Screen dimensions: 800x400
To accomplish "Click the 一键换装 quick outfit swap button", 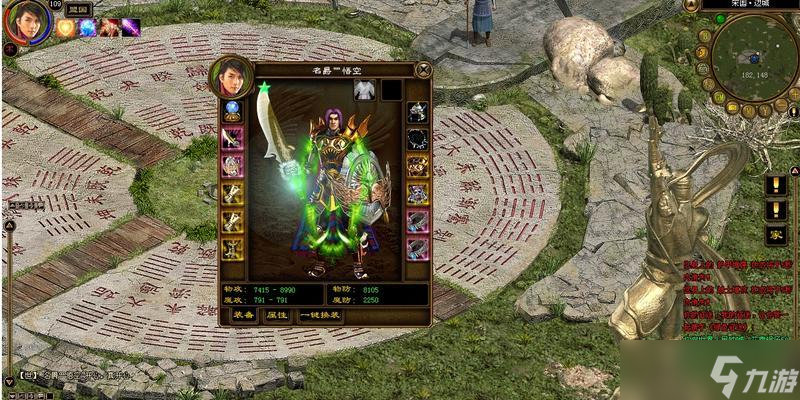I will click(x=320, y=314).
